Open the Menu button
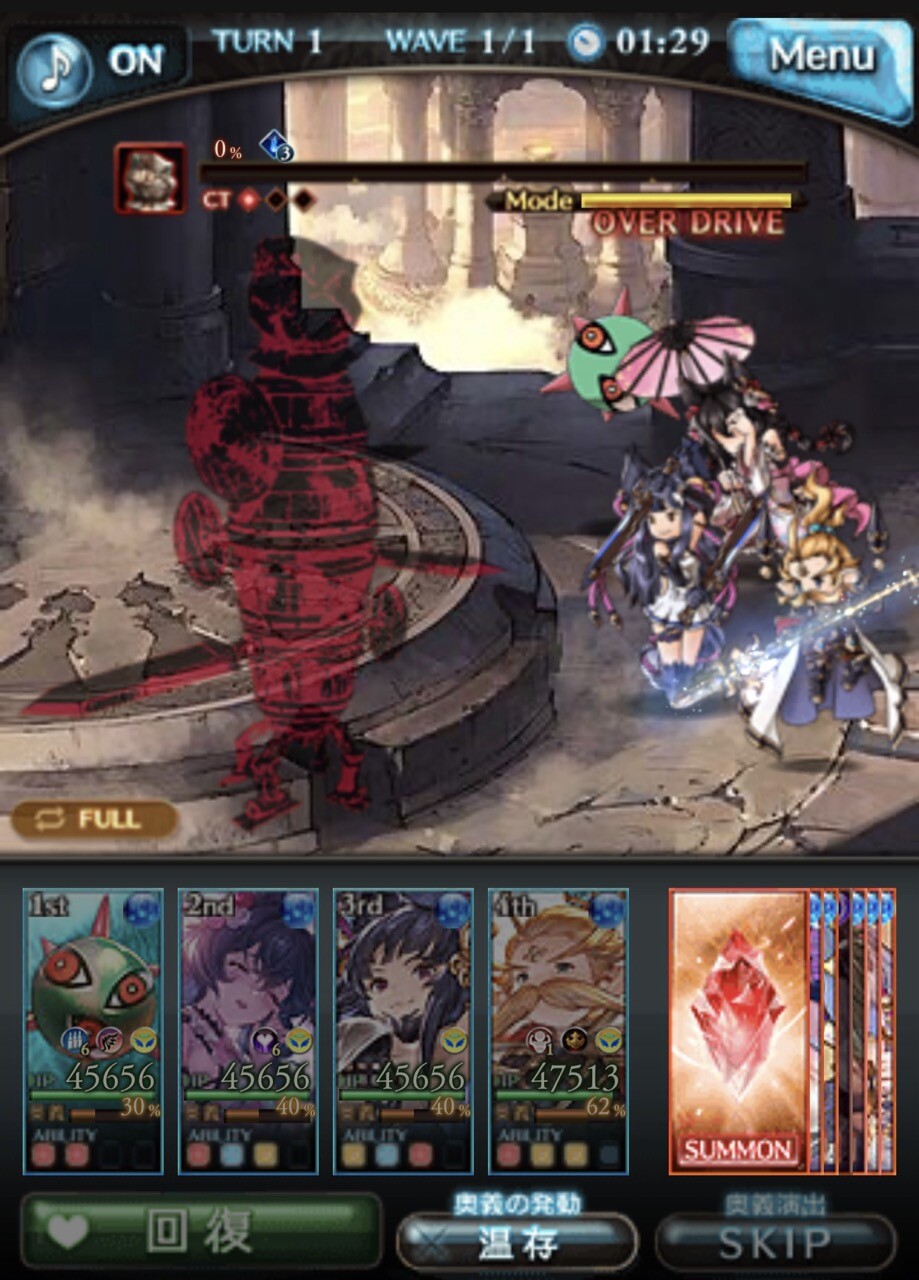This screenshot has width=919, height=1280. click(820, 58)
